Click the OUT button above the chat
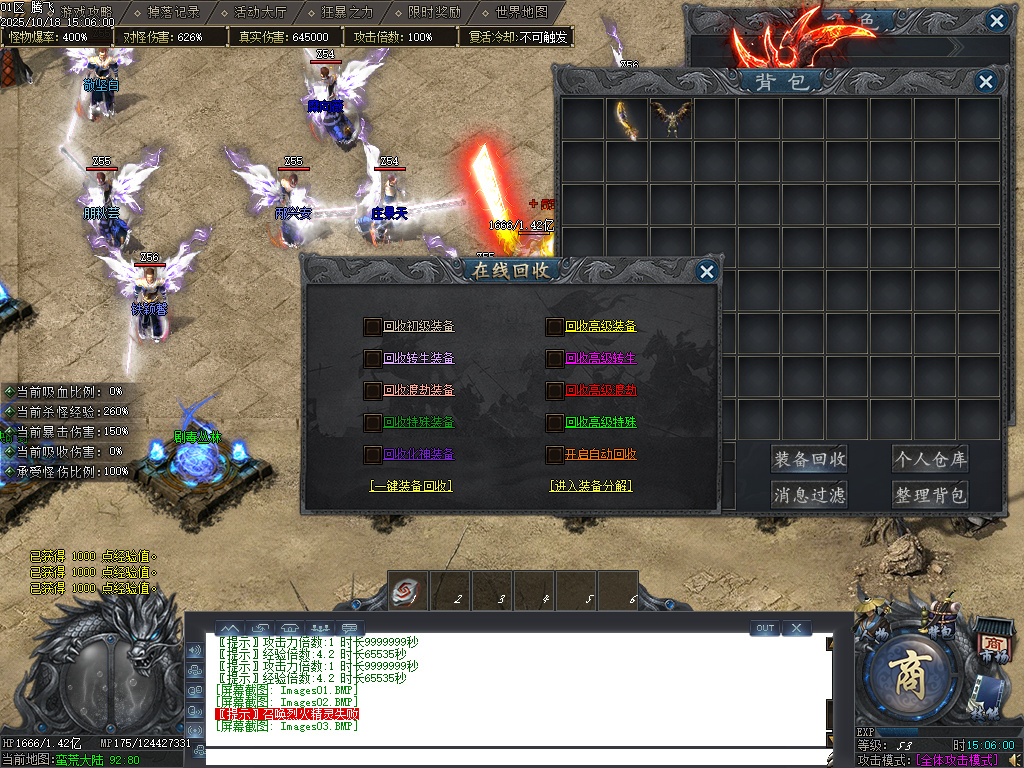This screenshot has height=768, width=1024. pos(765,628)
